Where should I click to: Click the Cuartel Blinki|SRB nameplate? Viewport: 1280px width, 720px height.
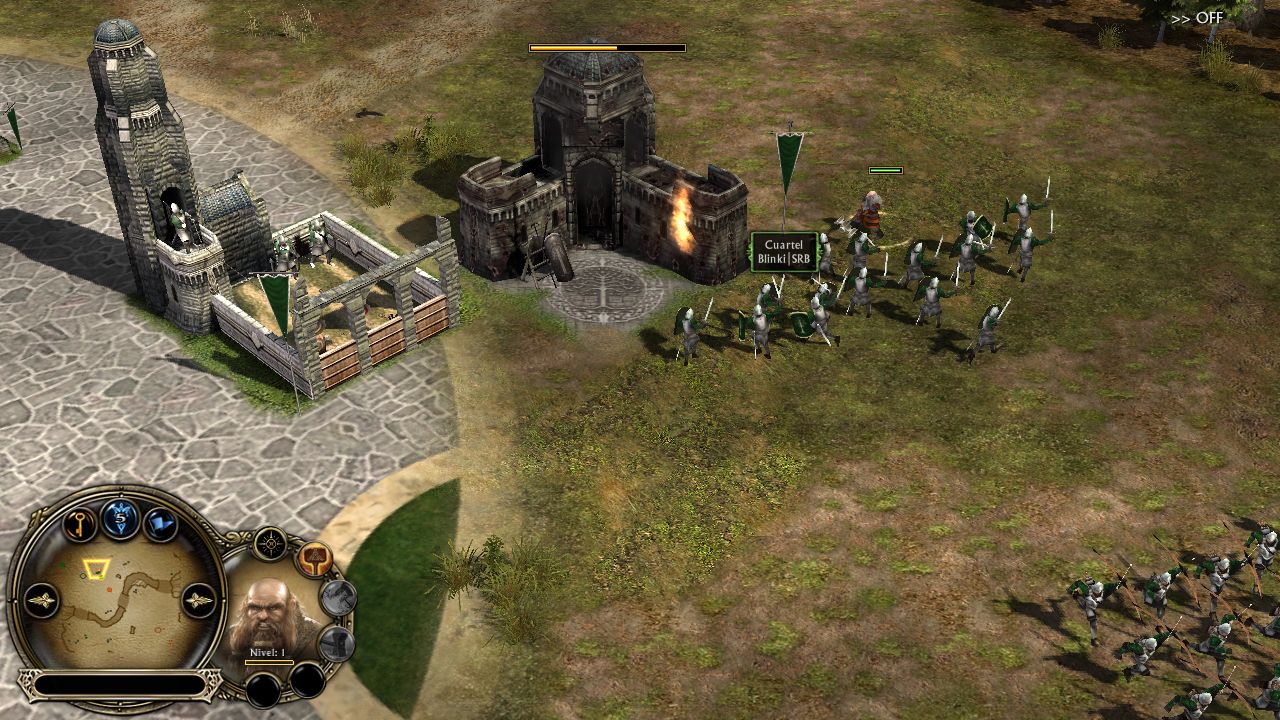click(x=786, y=250)
